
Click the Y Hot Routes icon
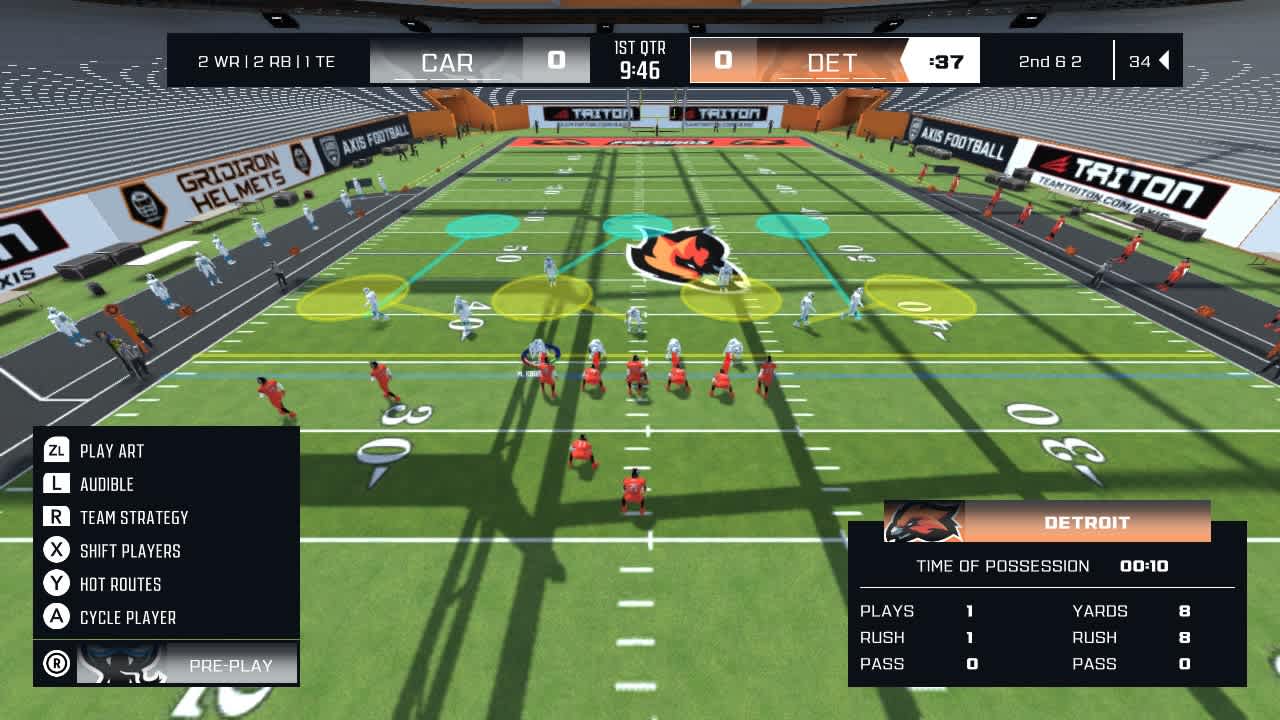[59, 584]
